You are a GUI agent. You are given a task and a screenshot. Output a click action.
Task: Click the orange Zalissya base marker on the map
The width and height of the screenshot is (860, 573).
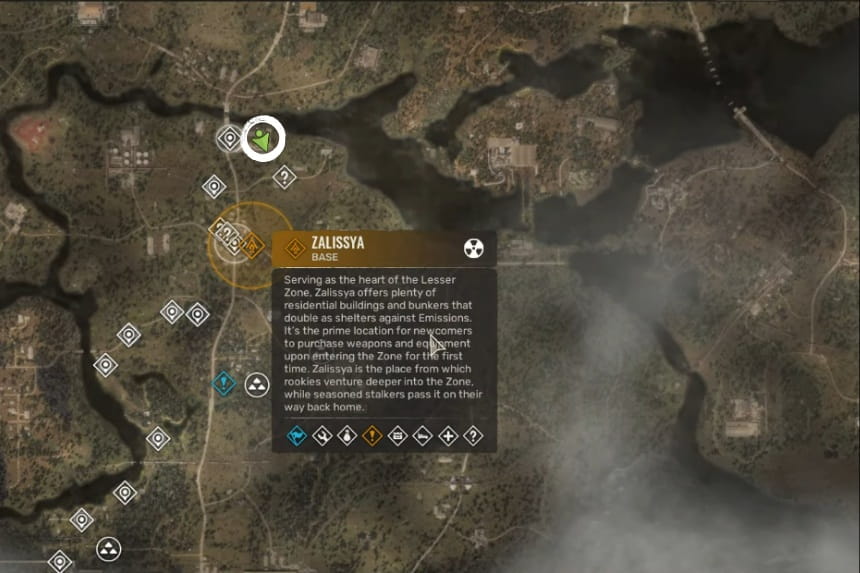[253, 243]
